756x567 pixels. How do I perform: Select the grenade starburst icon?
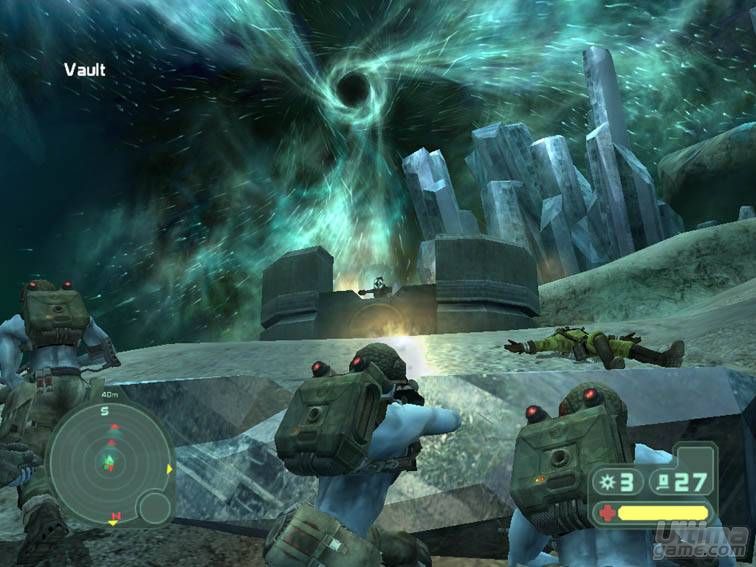[x=607, y=483]
